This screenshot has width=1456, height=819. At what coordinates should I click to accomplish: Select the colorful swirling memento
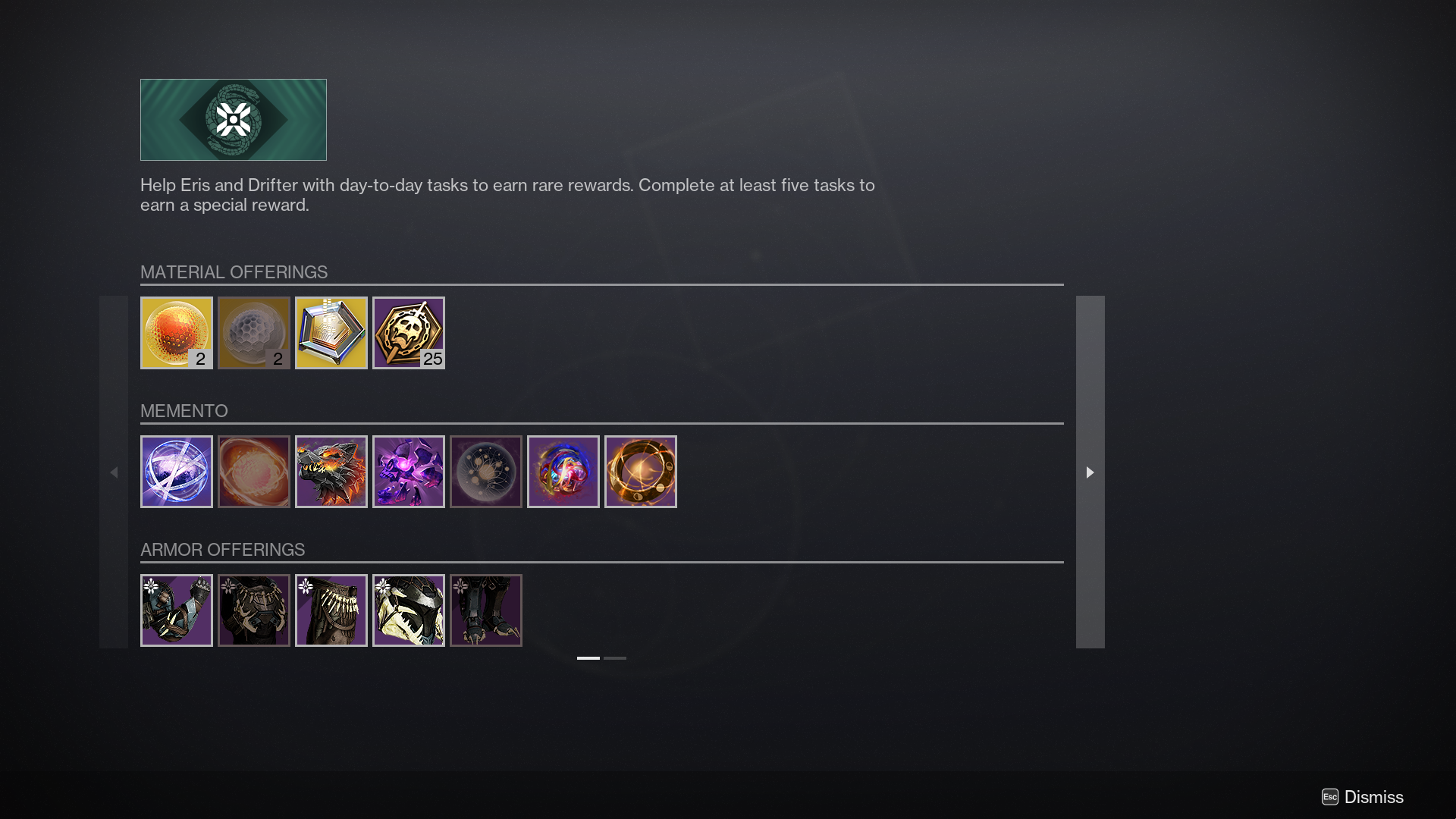563,471
